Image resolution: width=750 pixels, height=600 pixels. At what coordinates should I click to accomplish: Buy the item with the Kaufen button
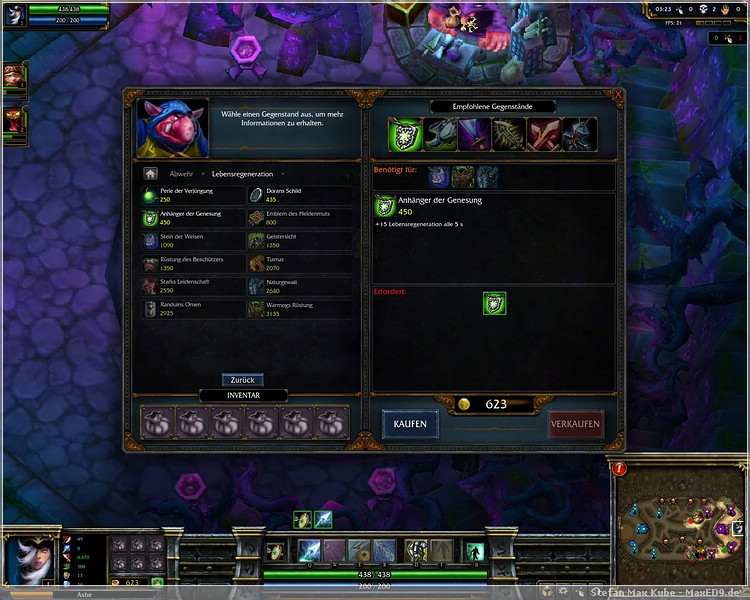point(410,424)
